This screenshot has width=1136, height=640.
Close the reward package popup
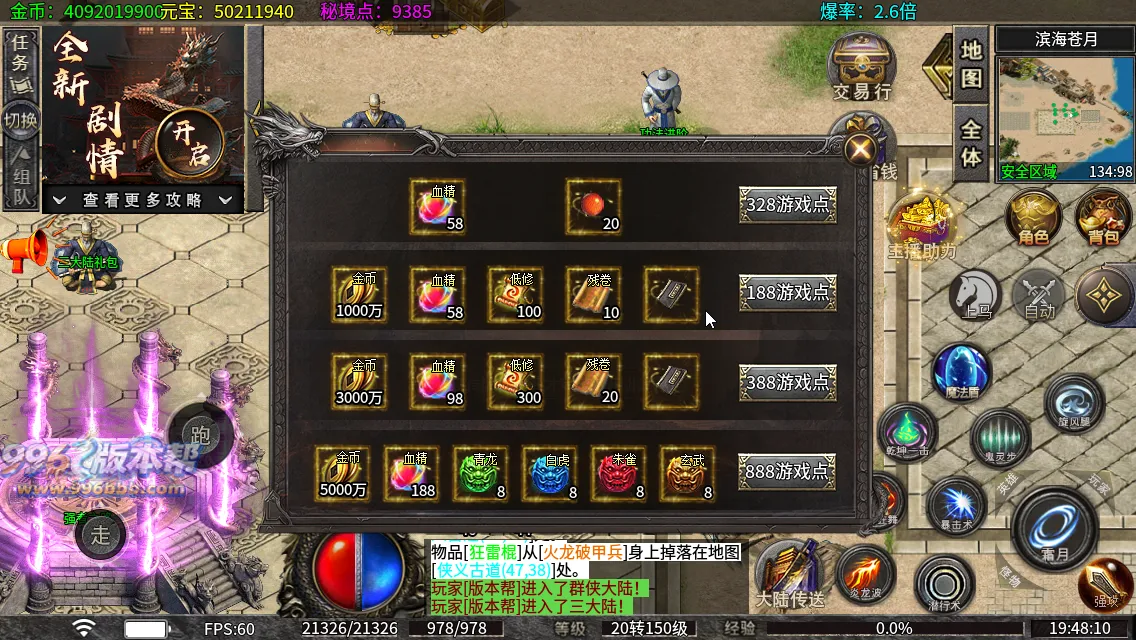click(x=859, y=150)
